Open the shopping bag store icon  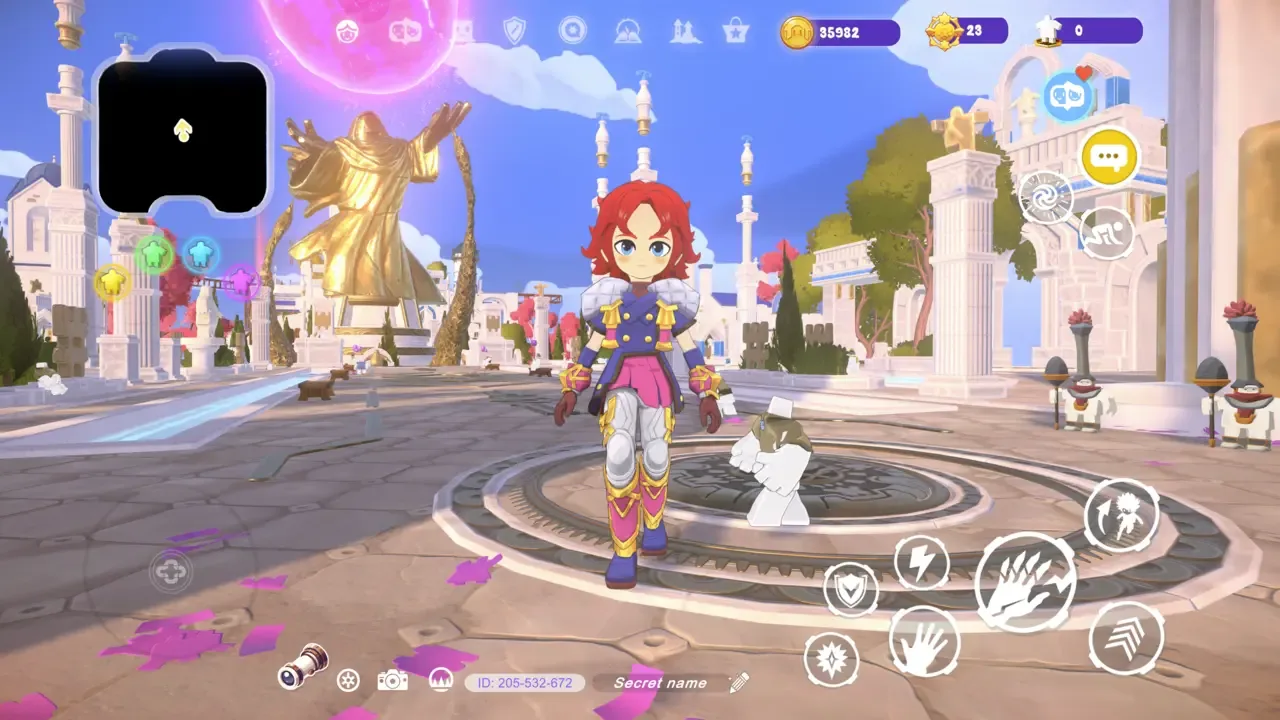point(736,31)
